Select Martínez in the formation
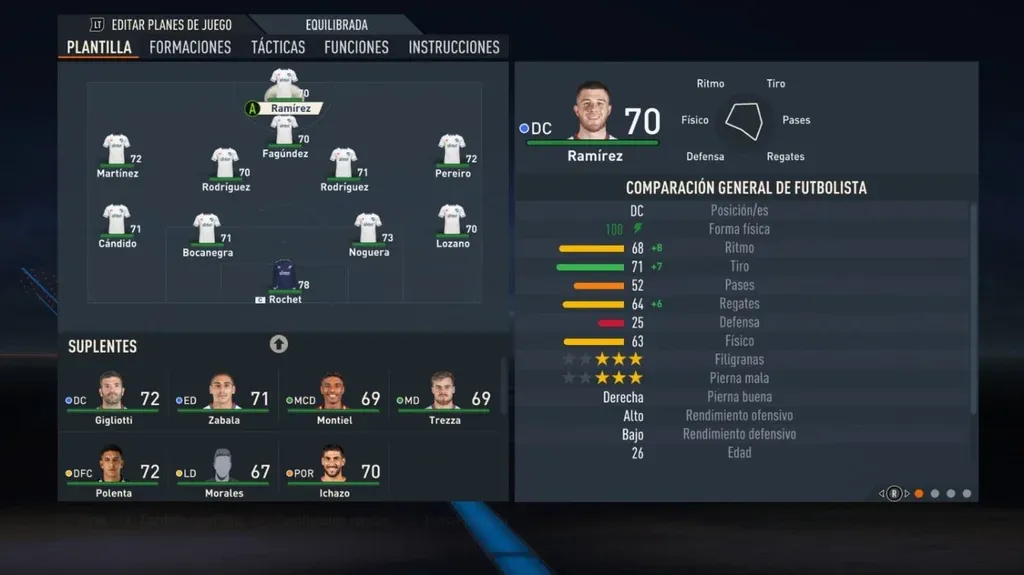The image size is (1024, 575). [117, 150]
